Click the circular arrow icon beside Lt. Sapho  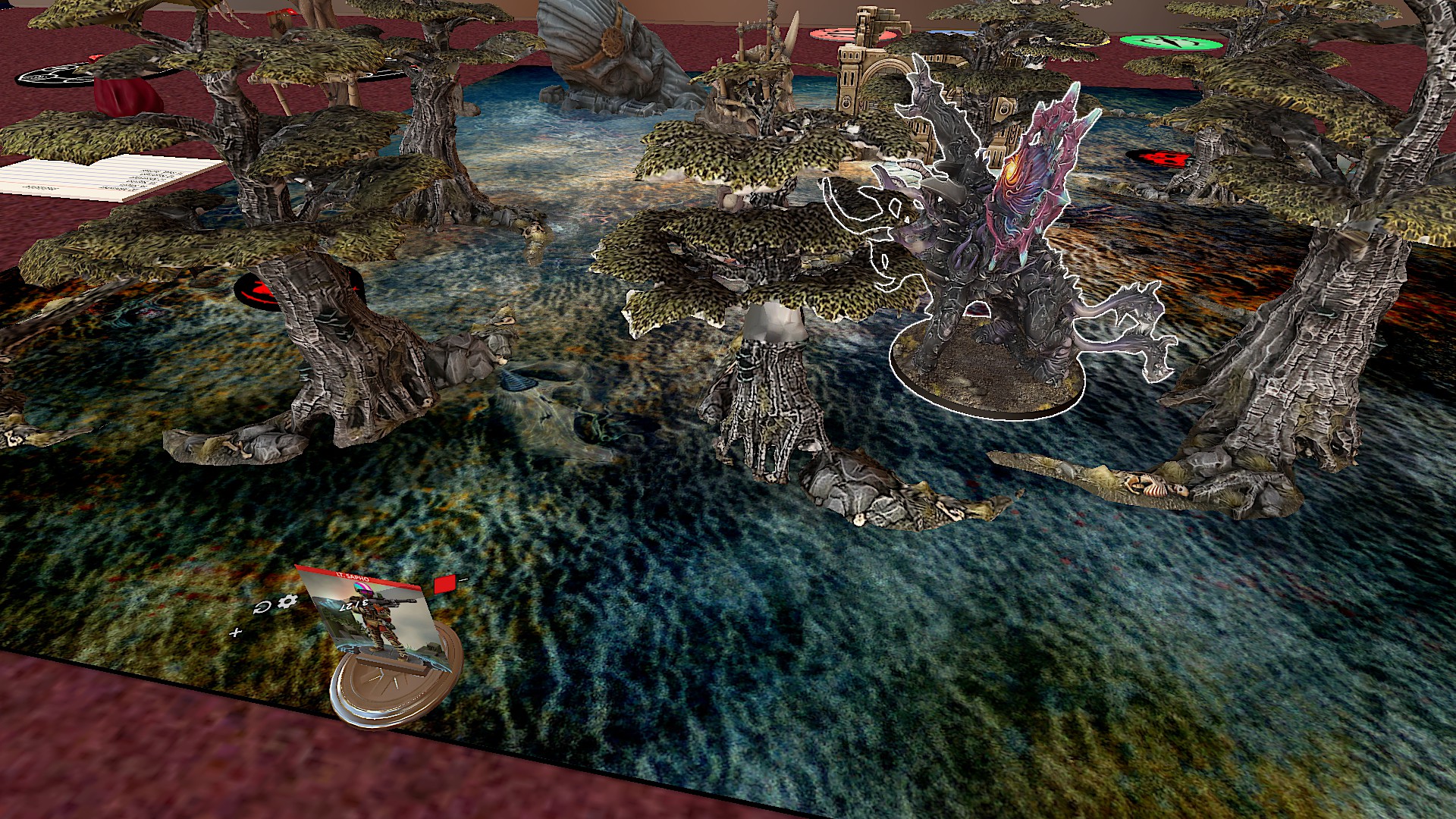(x=262, y=607)
